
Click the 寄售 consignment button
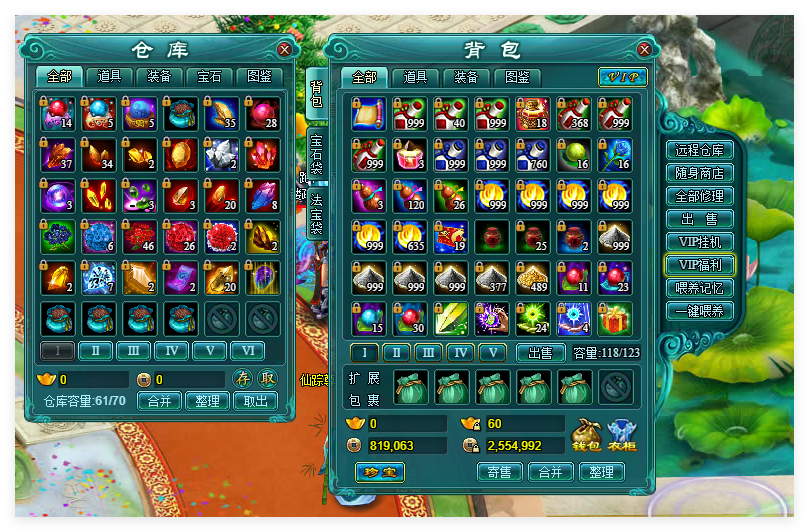click(x=500, y=472)
